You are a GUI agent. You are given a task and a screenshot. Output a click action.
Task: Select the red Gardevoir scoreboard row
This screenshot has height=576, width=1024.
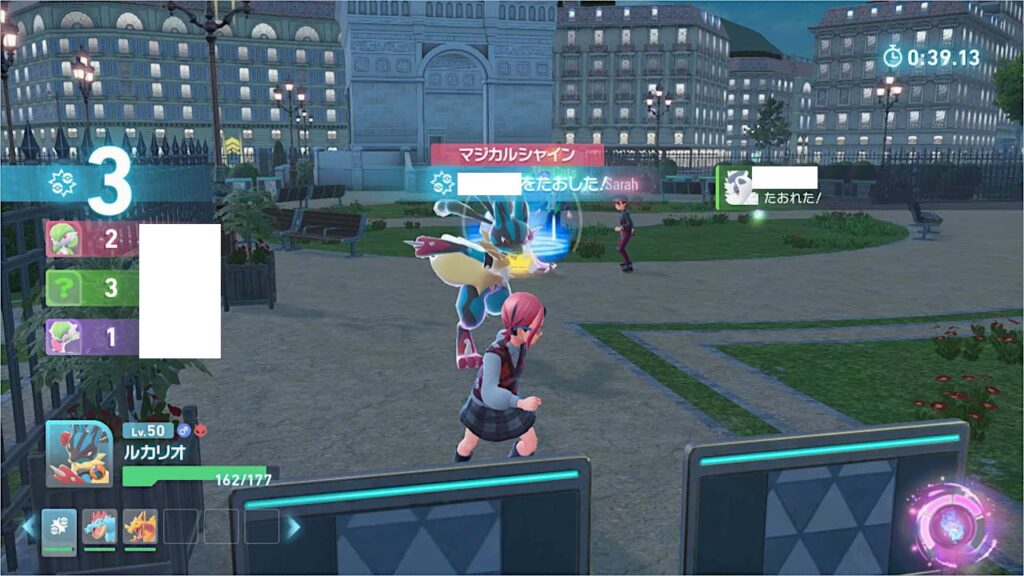tap(90, 240)
